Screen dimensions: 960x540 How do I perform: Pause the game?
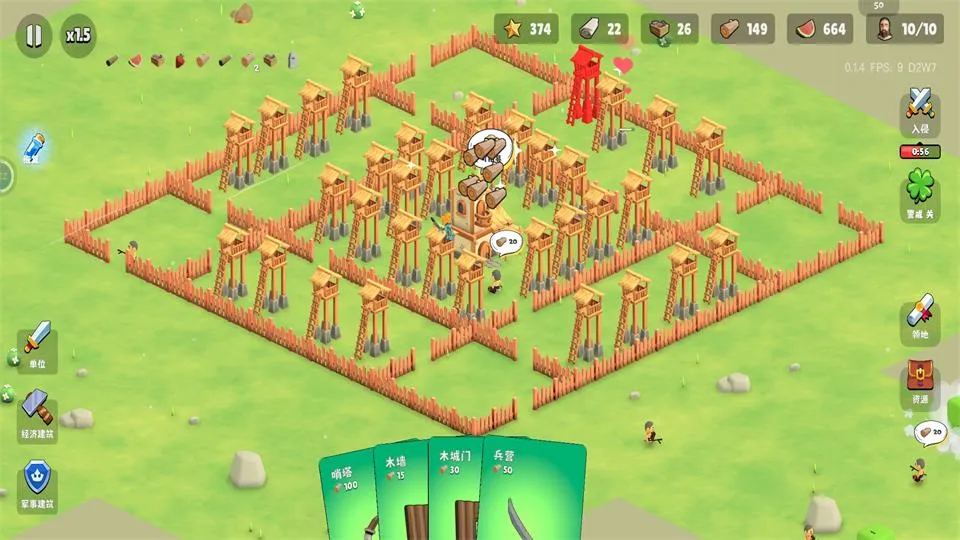coord(33,35)
